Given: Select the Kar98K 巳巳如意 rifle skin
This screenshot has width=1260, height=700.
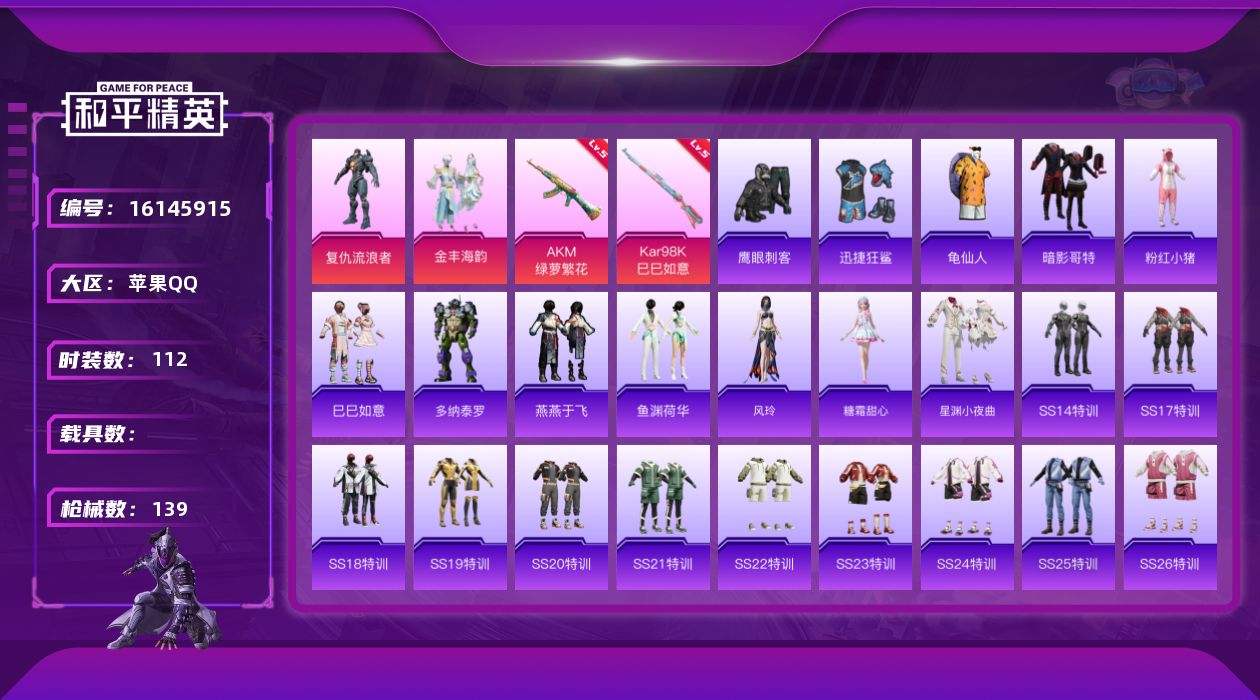Looking at the screenshot, I should click(x=663, y=211).
